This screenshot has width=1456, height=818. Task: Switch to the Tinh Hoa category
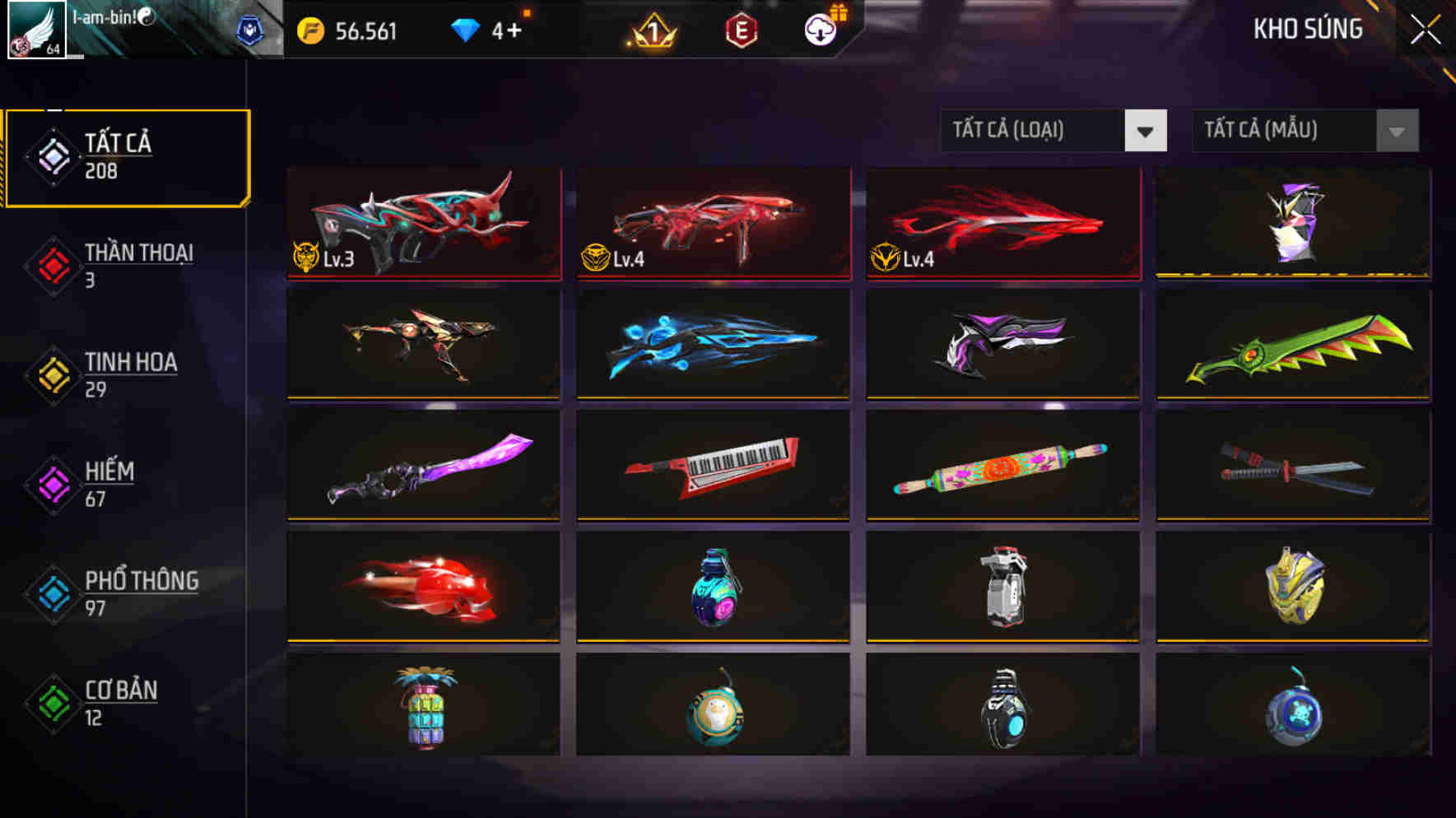[x=123, y=373]
